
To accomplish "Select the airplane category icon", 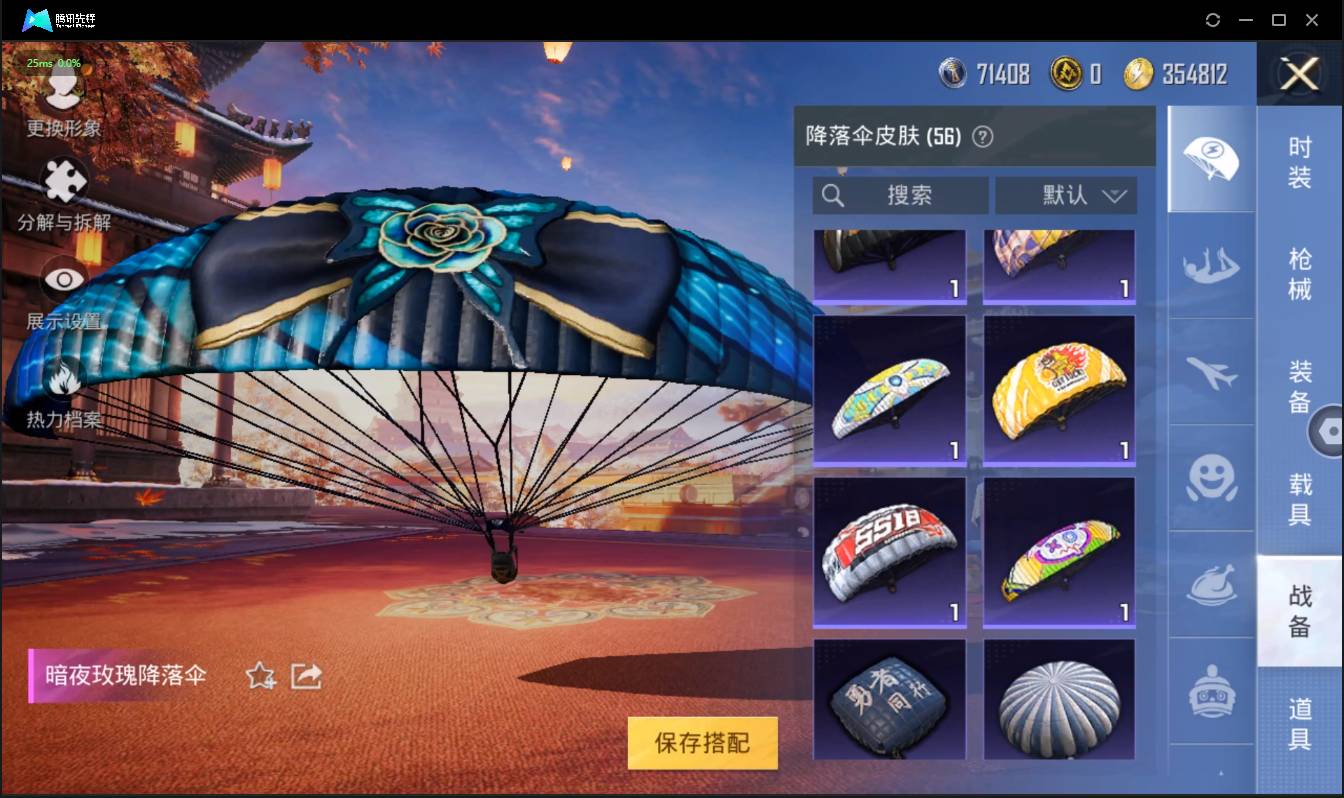I will tap(1211, 372).
